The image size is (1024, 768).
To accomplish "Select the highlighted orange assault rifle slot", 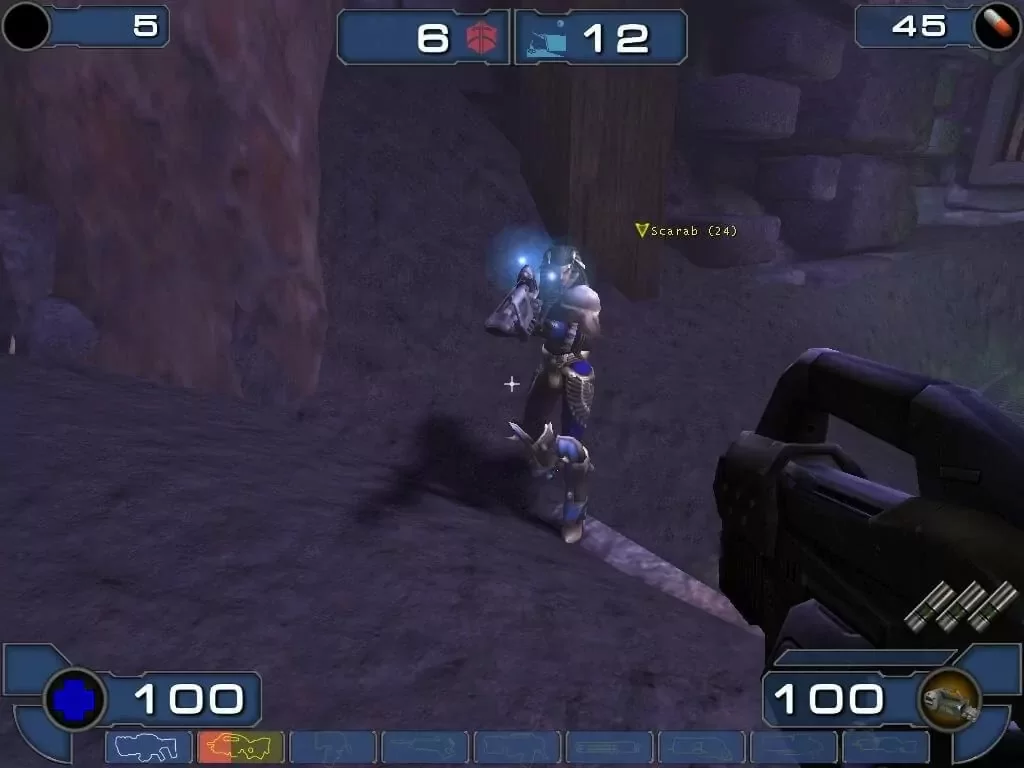I will (x=240, y=747).
